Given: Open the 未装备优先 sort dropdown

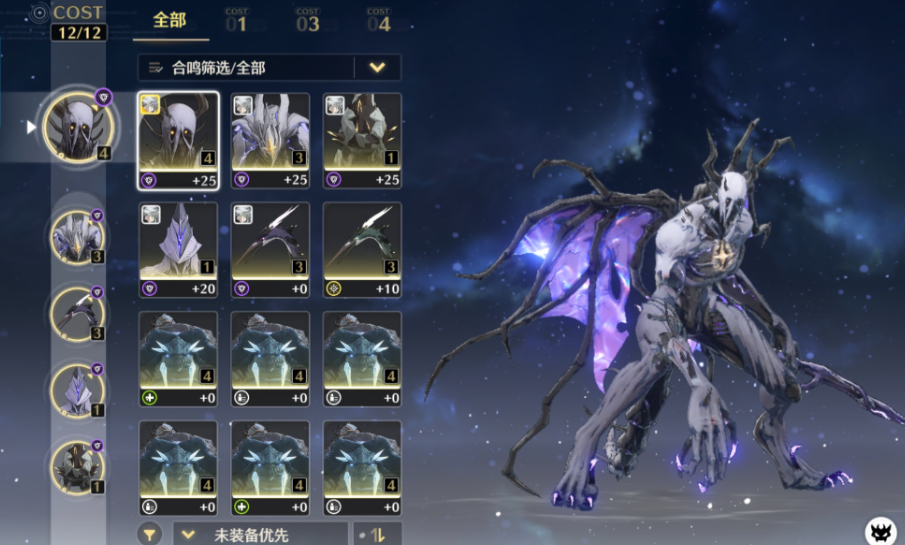Looking at the screenshot, I should 261,534.
